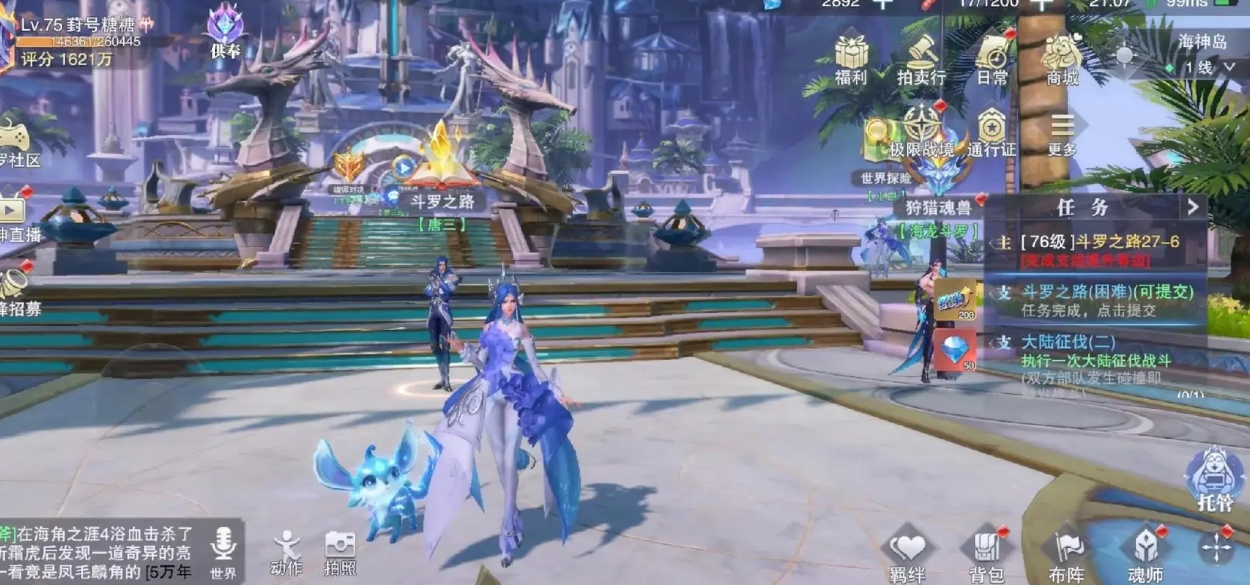Open the 拍卖行 auction house
Image resolution: width=1250 pixels, height=585 pixels.
(921, 56)
